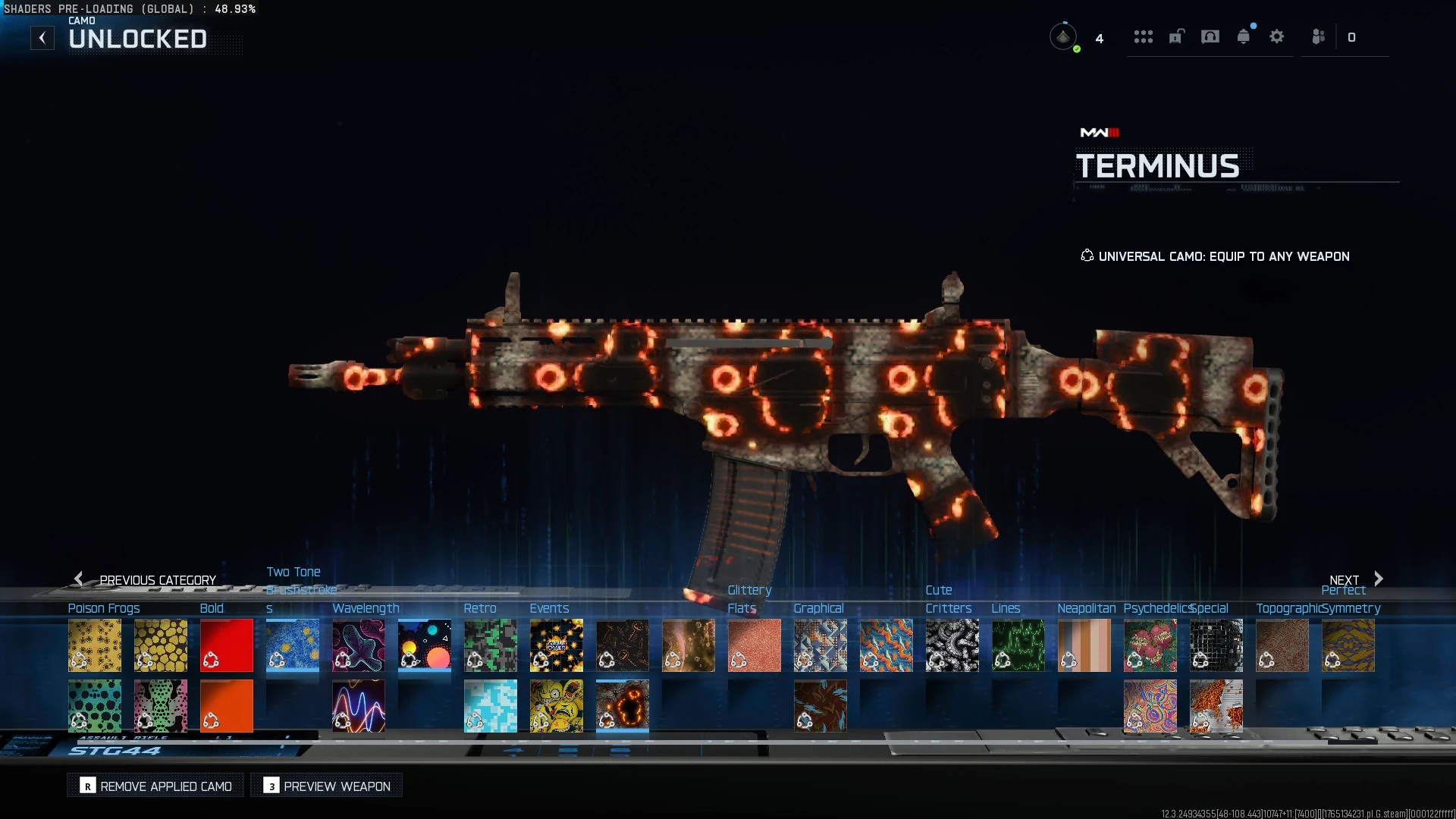This screenshot has width=1456, height=819.
Task: Click the back arrow beside Unlocked heading
Action: 42,37
